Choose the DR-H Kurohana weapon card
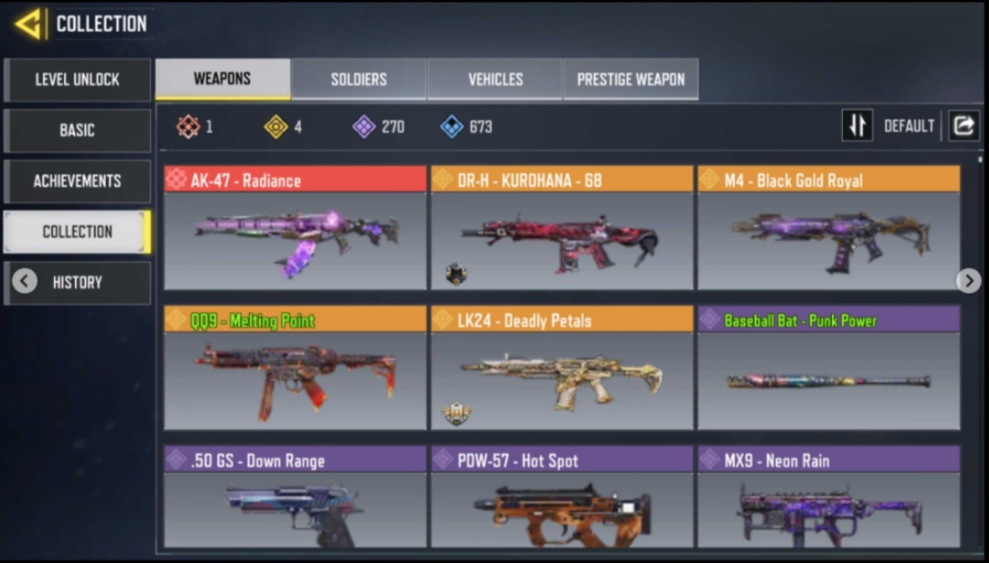The image size is (989, 563). (561, 228)
